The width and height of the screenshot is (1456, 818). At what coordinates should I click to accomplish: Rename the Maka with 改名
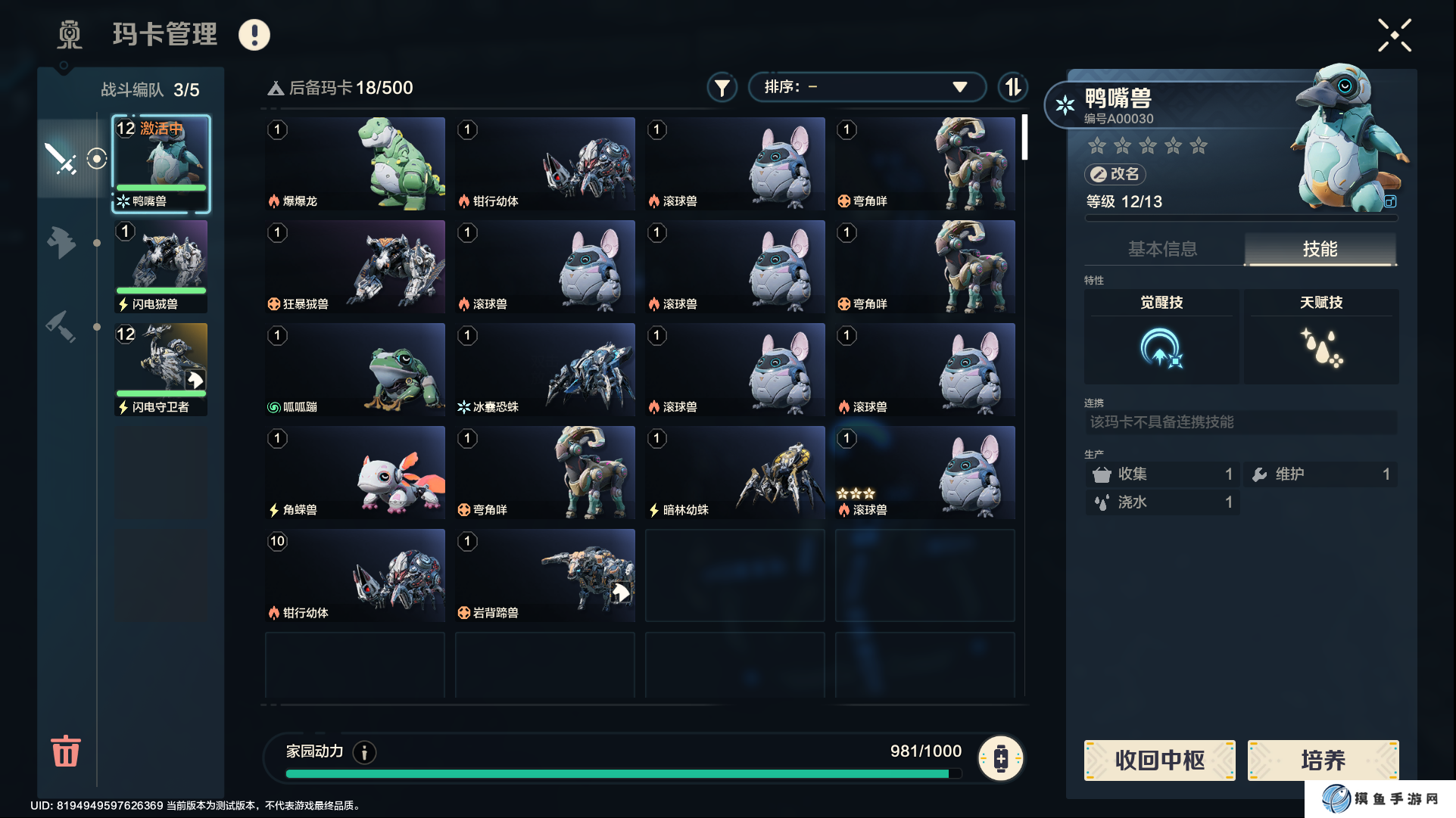click(x=1115, y=174)
